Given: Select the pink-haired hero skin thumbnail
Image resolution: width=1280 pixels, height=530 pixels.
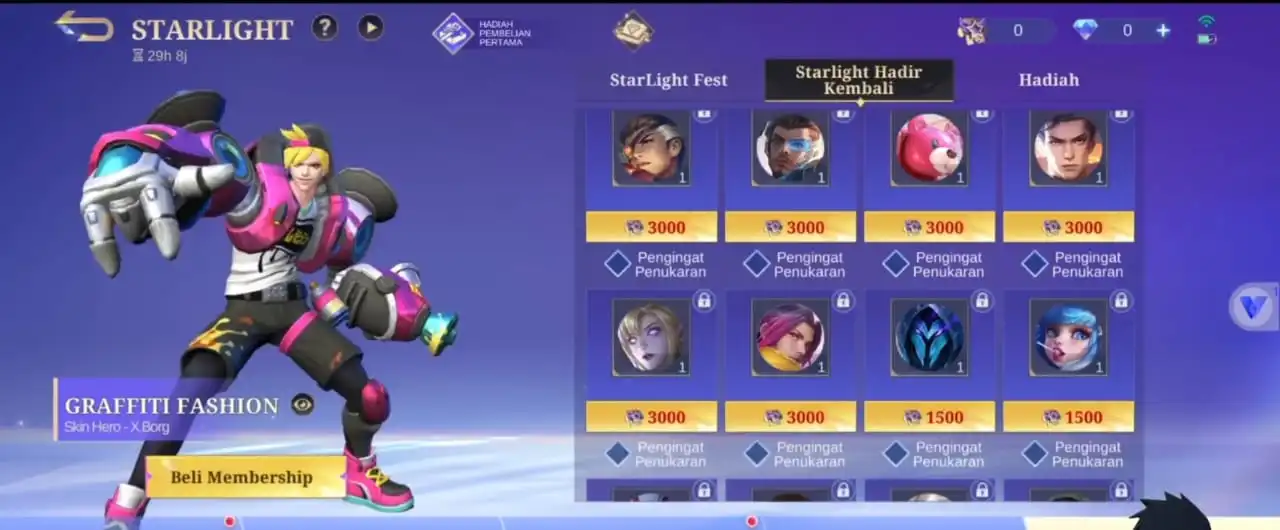Looking at the screenshot, I should [789, 338].
